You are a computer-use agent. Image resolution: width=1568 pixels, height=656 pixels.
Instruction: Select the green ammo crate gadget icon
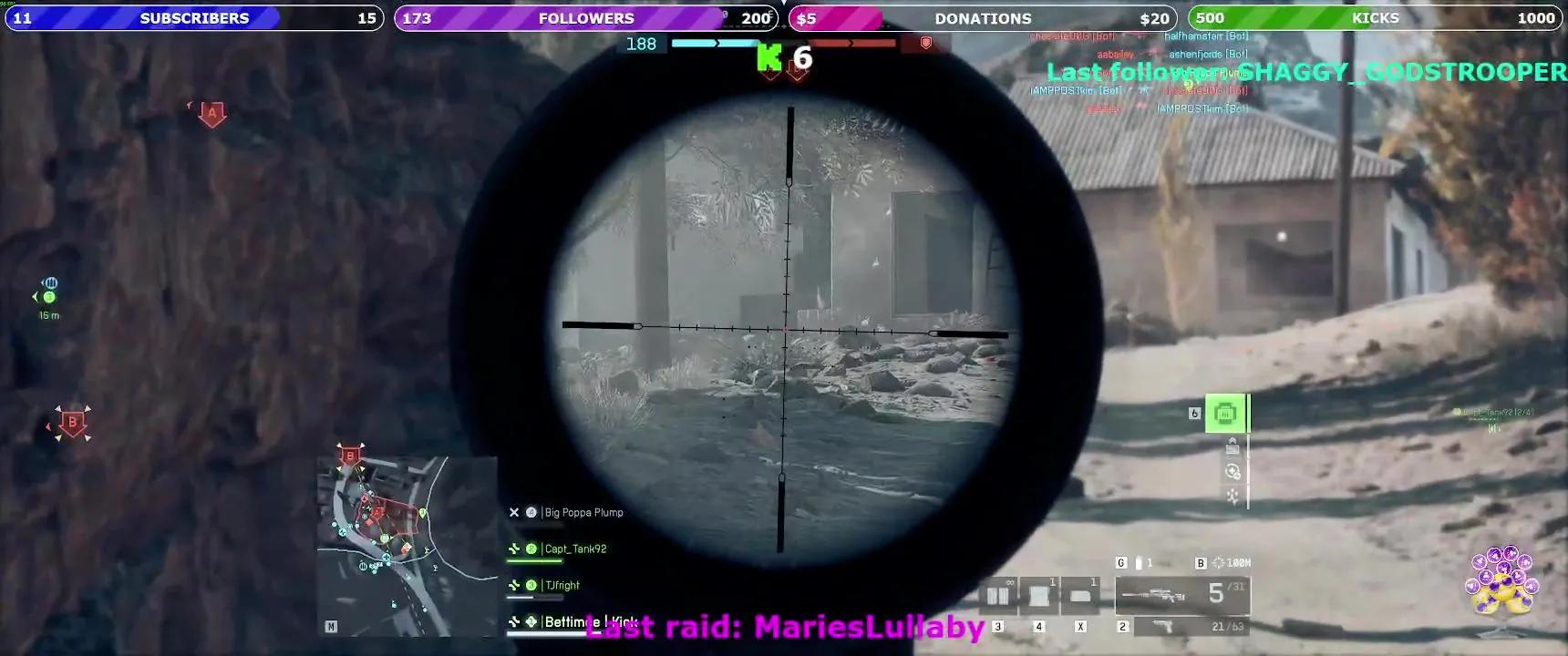coord(1224,413)
